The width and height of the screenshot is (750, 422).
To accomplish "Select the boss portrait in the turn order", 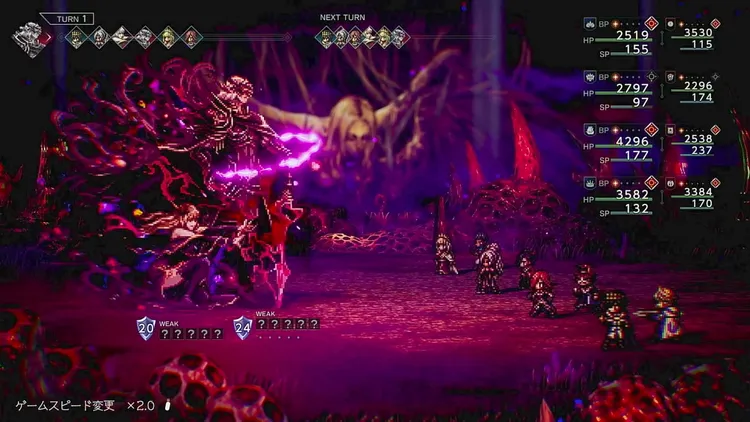I will [x=30, y=40].
